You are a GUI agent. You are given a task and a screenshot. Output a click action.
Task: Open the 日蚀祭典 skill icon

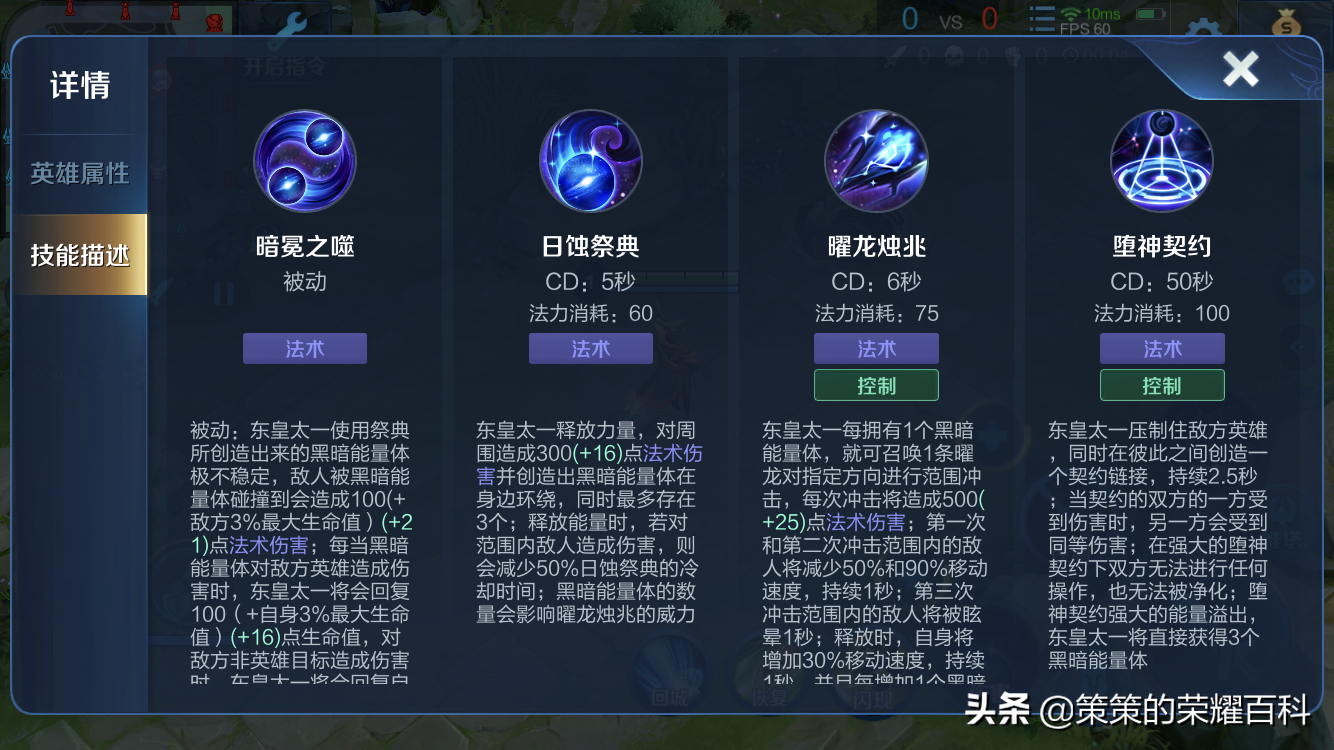click(x=590, y=161)
